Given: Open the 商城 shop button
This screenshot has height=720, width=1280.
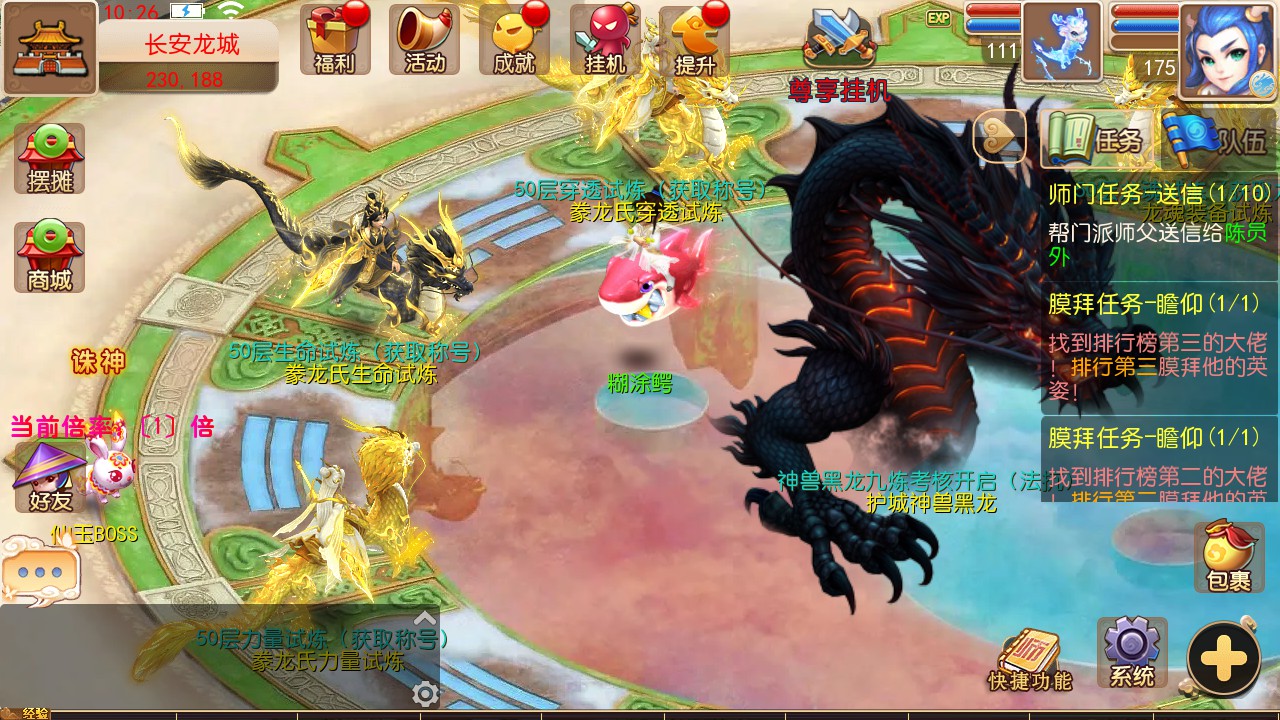Looking at the screenshot, I should pyautogui.click(x=49, y=257).
